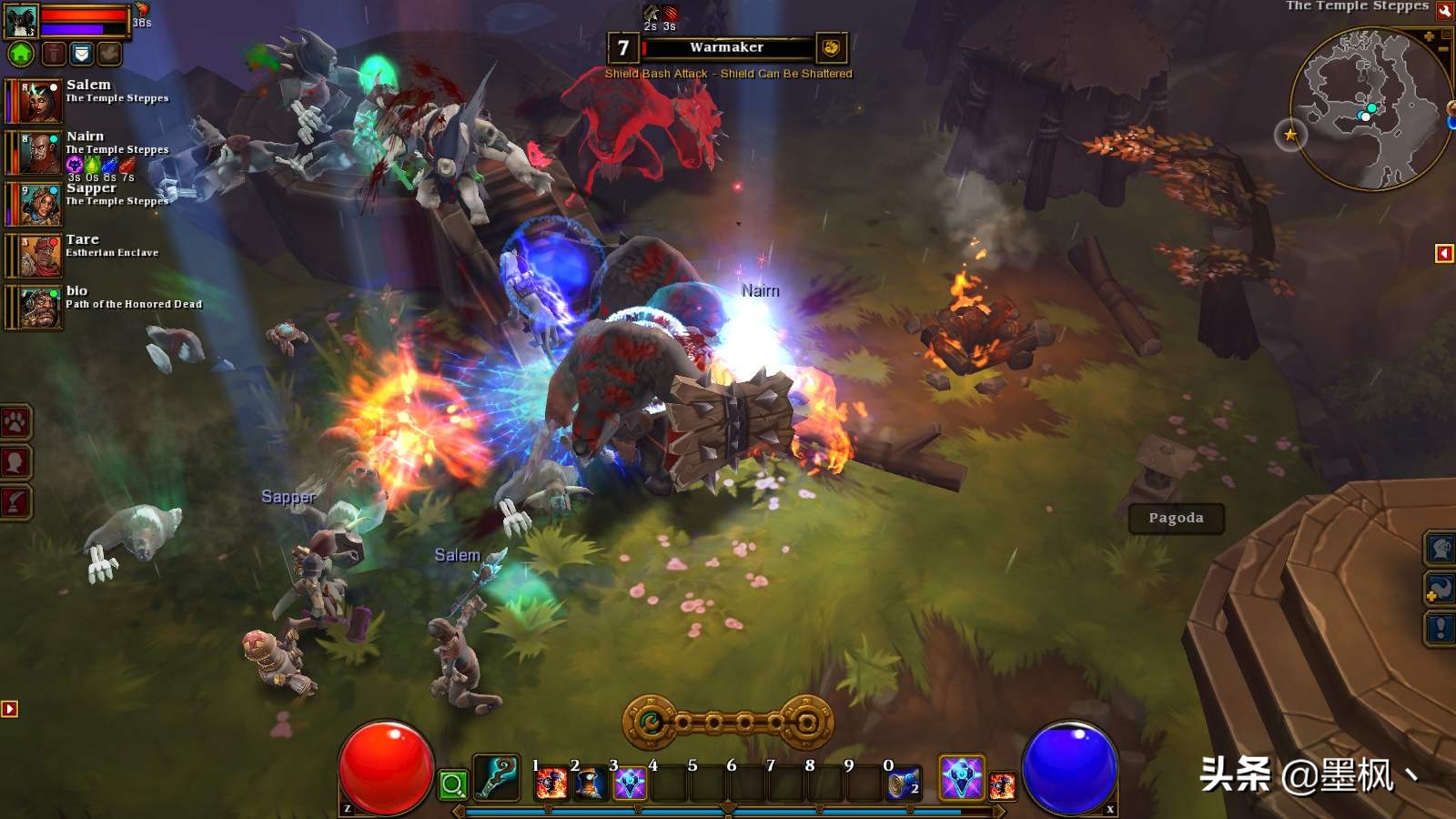Screen dimensions: 1456x819
Task: Activate the fire skill in hotbar slot 1
Action: [x=551, y=784]
